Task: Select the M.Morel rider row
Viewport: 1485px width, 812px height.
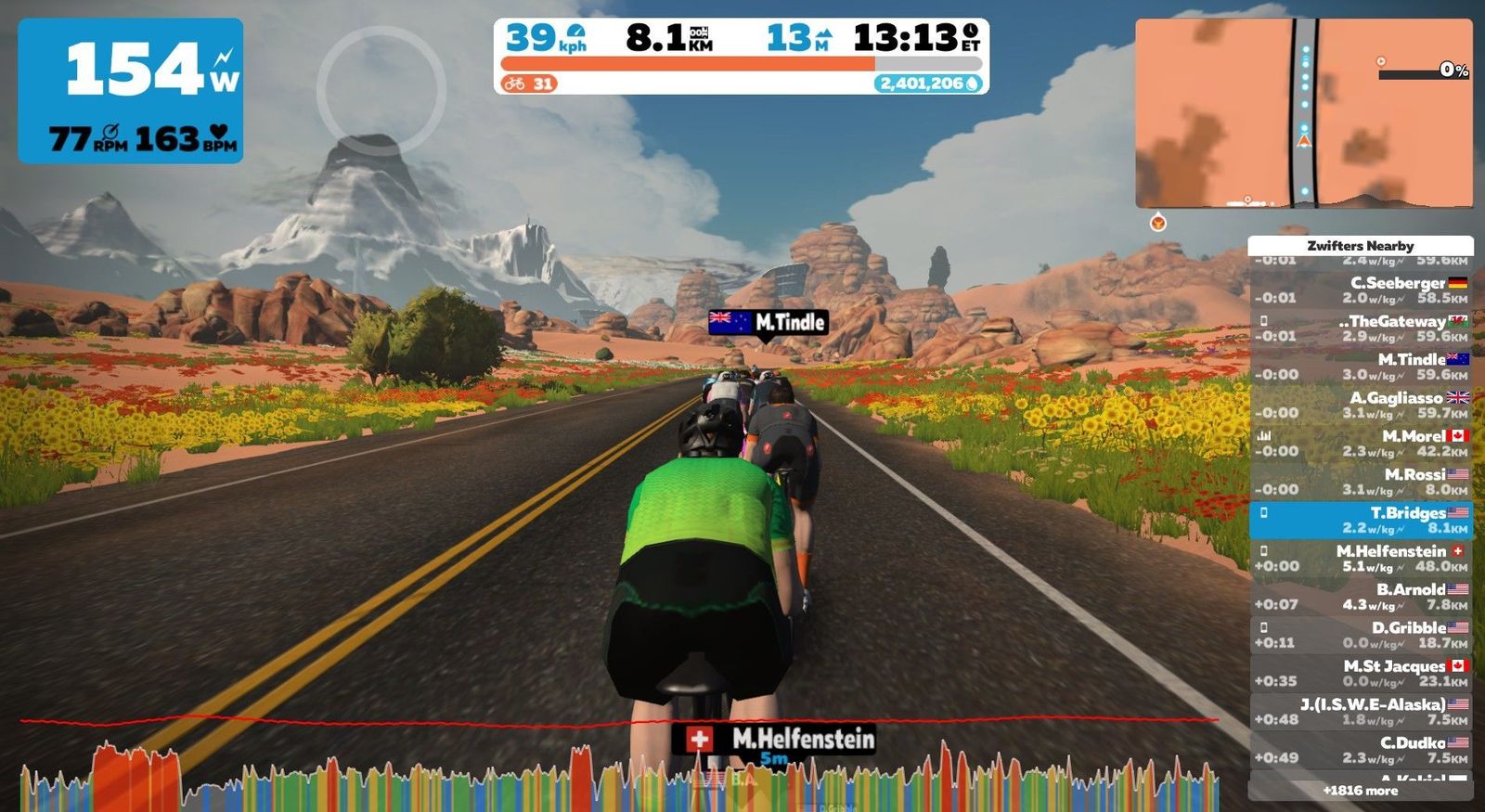Action: (x=1361, y=443)
